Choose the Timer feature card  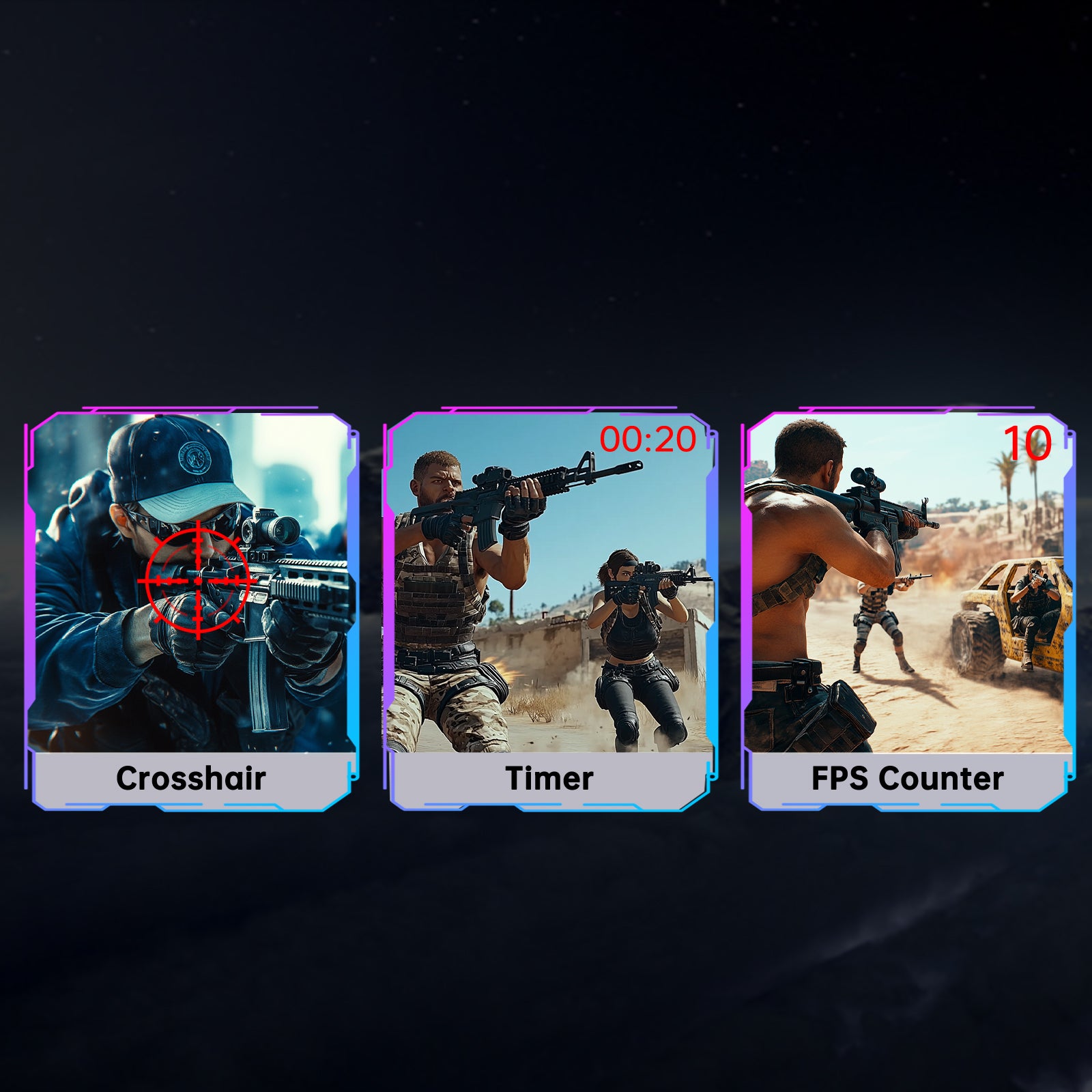(x=549, y=611)
